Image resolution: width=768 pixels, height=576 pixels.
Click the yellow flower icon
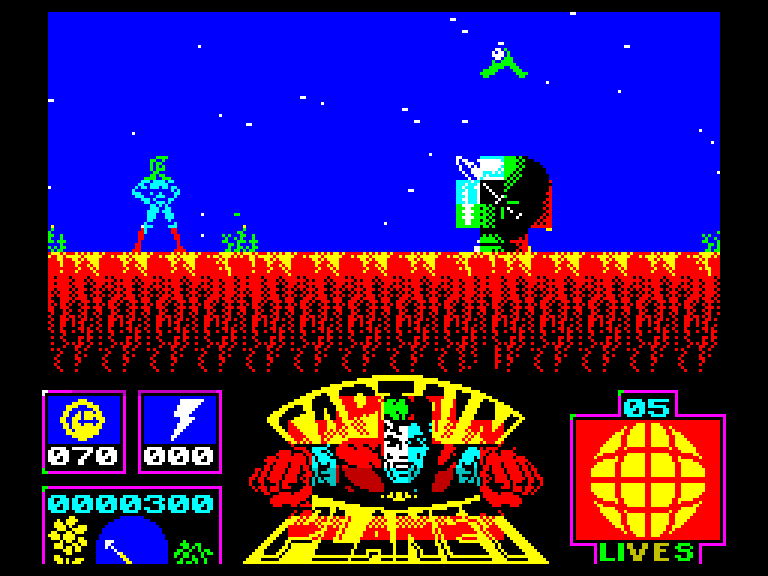coord(69,539)
